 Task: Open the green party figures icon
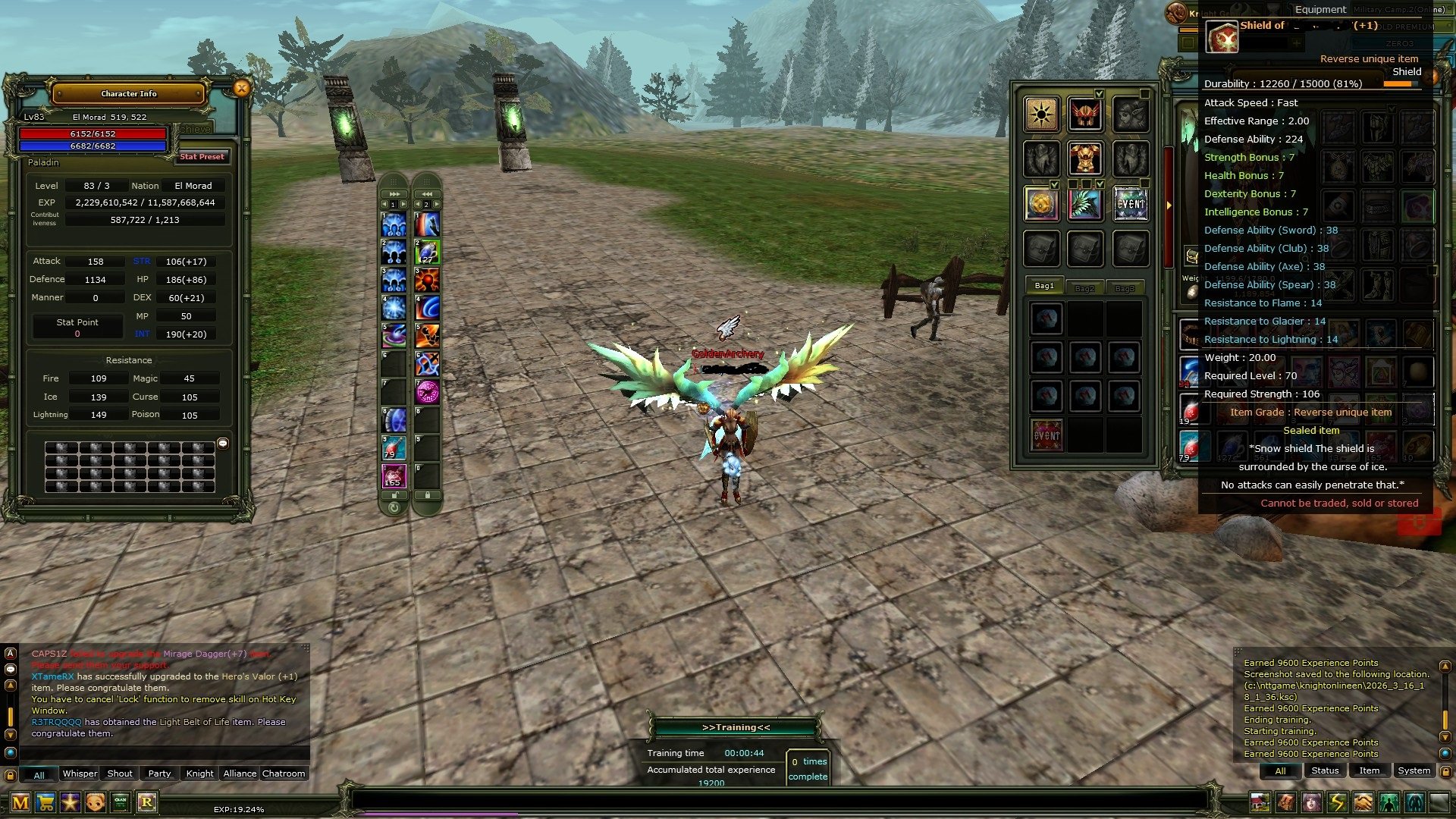(1389, 801)
